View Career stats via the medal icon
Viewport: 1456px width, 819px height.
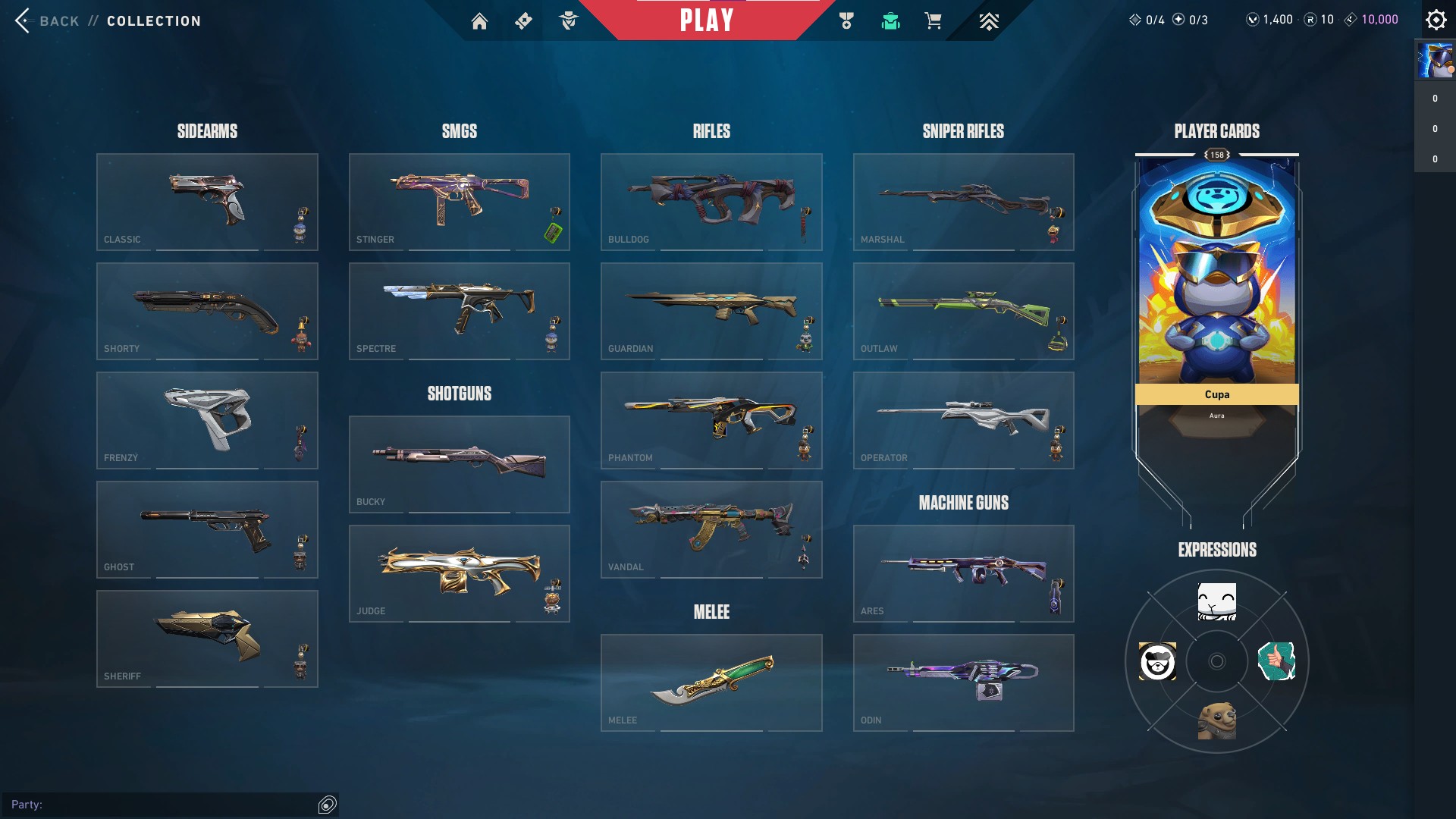(846, 21)
